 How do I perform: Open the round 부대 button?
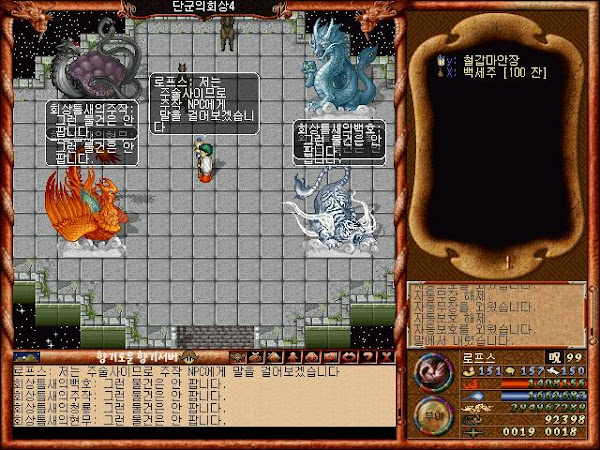click(433, 418)
